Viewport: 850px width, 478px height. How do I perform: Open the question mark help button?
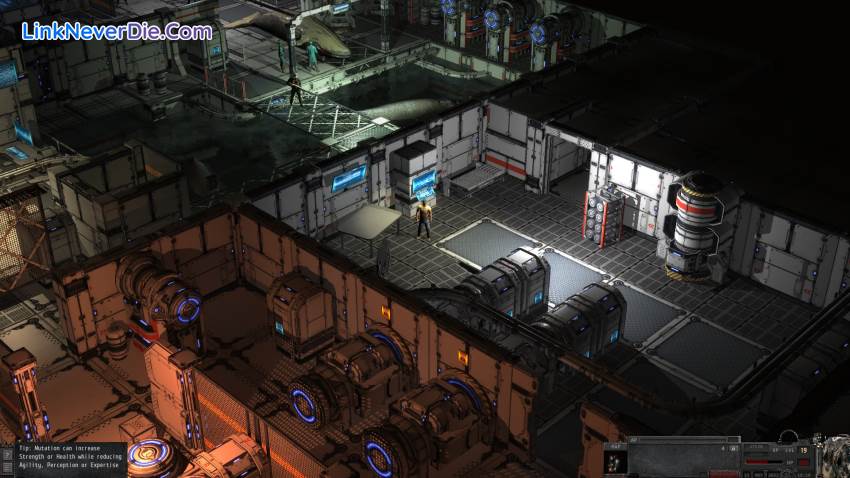[8, 455]
